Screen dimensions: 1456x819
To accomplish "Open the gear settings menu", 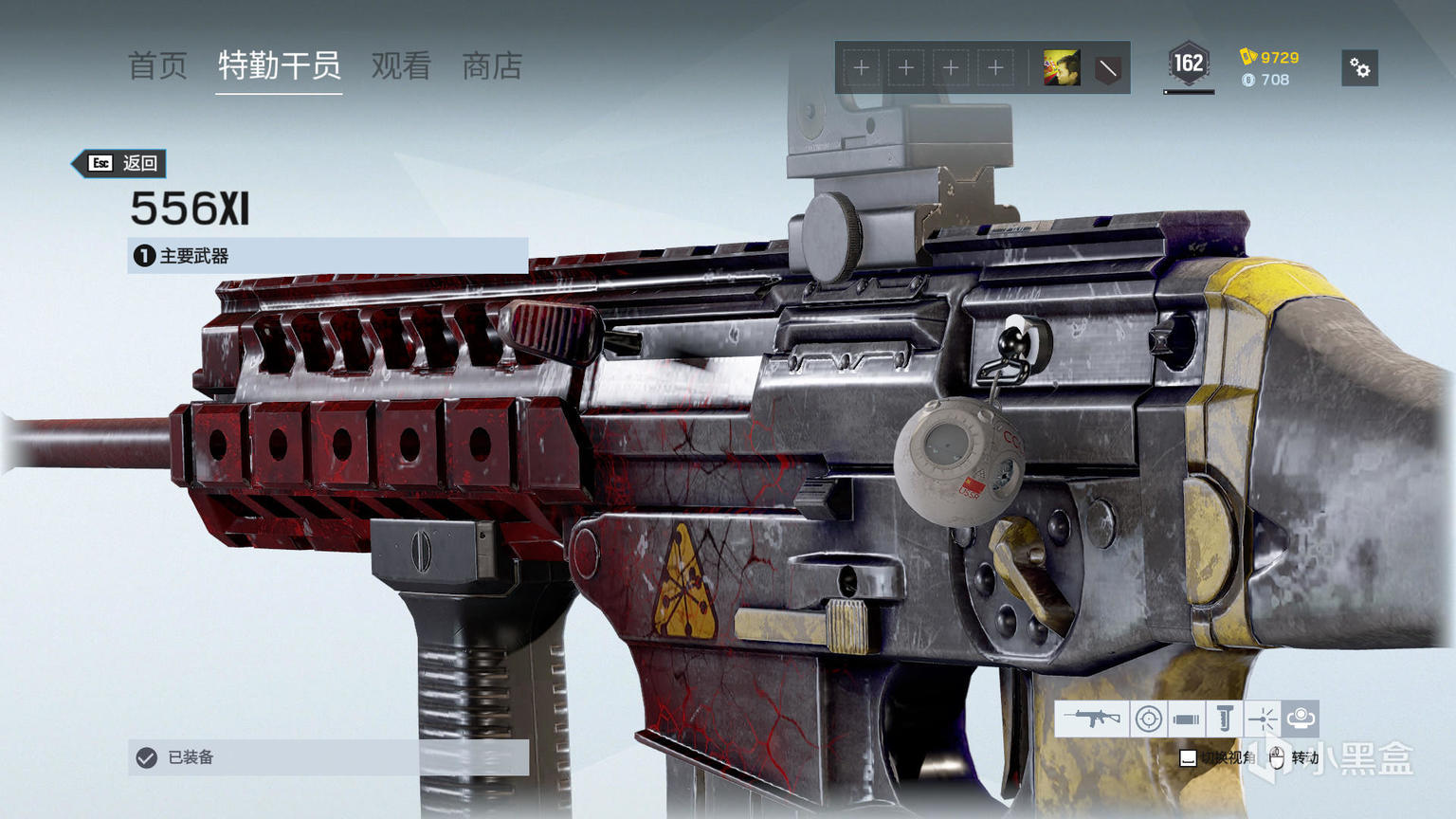I will [1359, 68].
